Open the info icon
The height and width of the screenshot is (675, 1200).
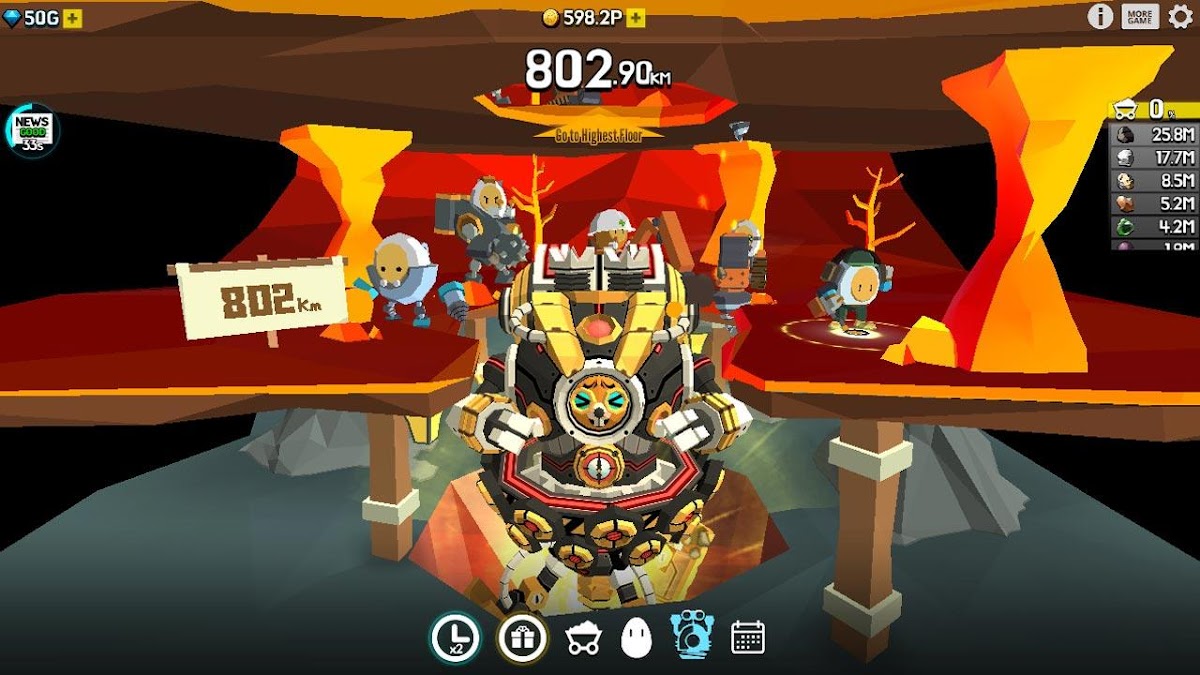point(1100,16)
